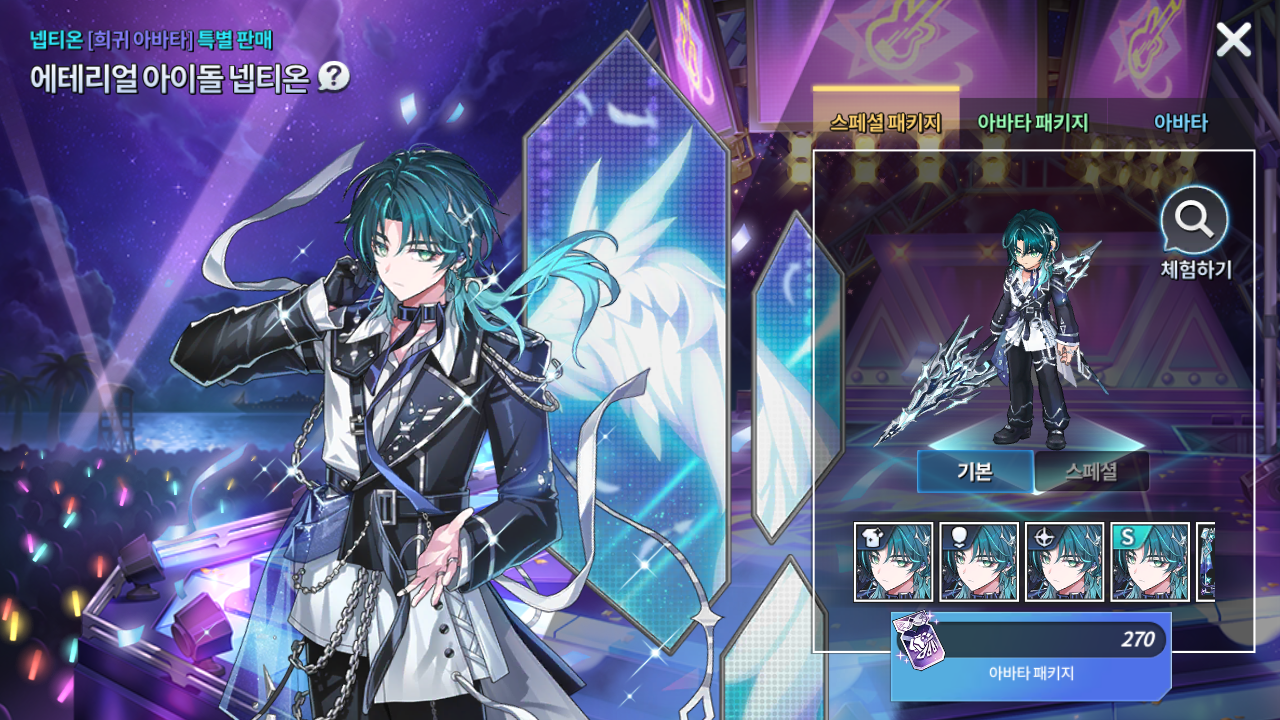This screenshot has height=720, width=1280.
Task: Choose the thumbnail with balloon icon
Action: pyautogui.click(x=979, y=562)
